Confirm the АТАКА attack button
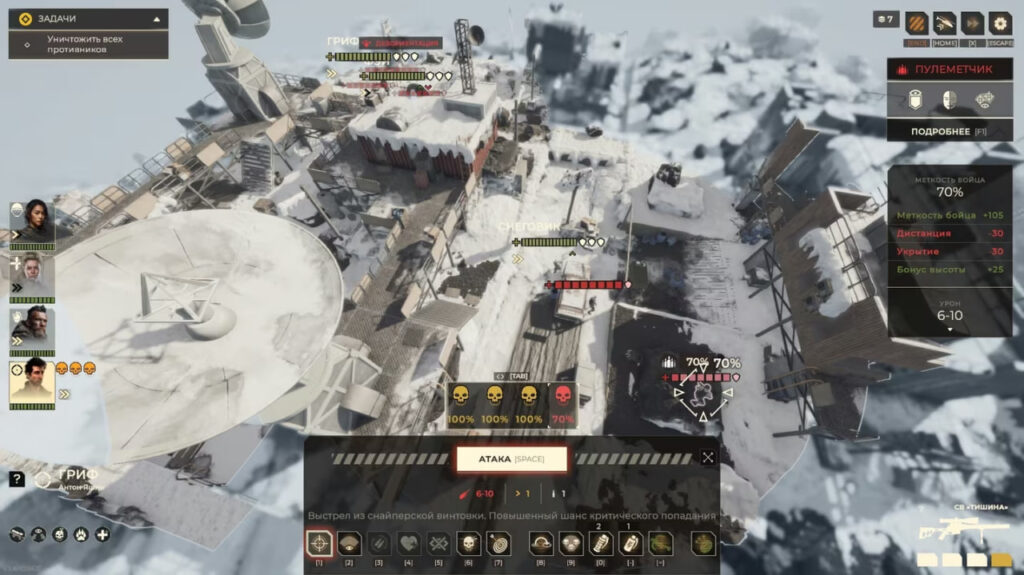 (512, 458)
